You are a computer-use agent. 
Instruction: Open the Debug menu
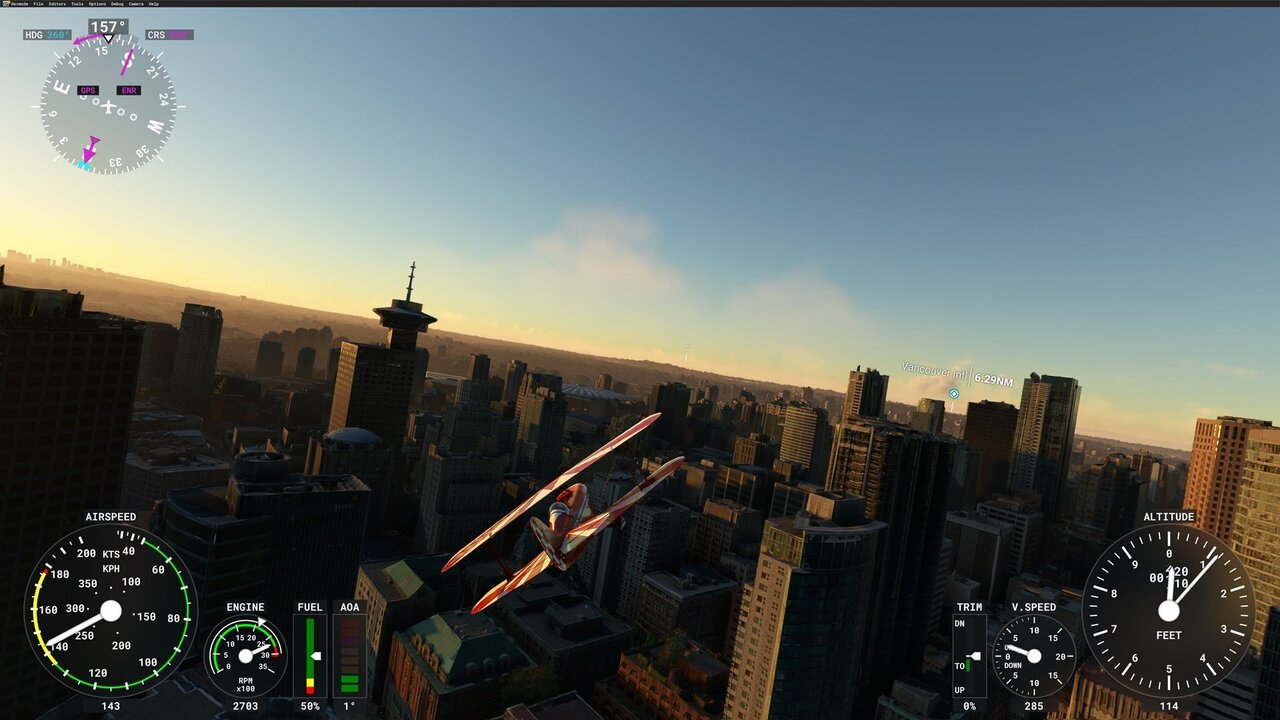pos(117,4)
